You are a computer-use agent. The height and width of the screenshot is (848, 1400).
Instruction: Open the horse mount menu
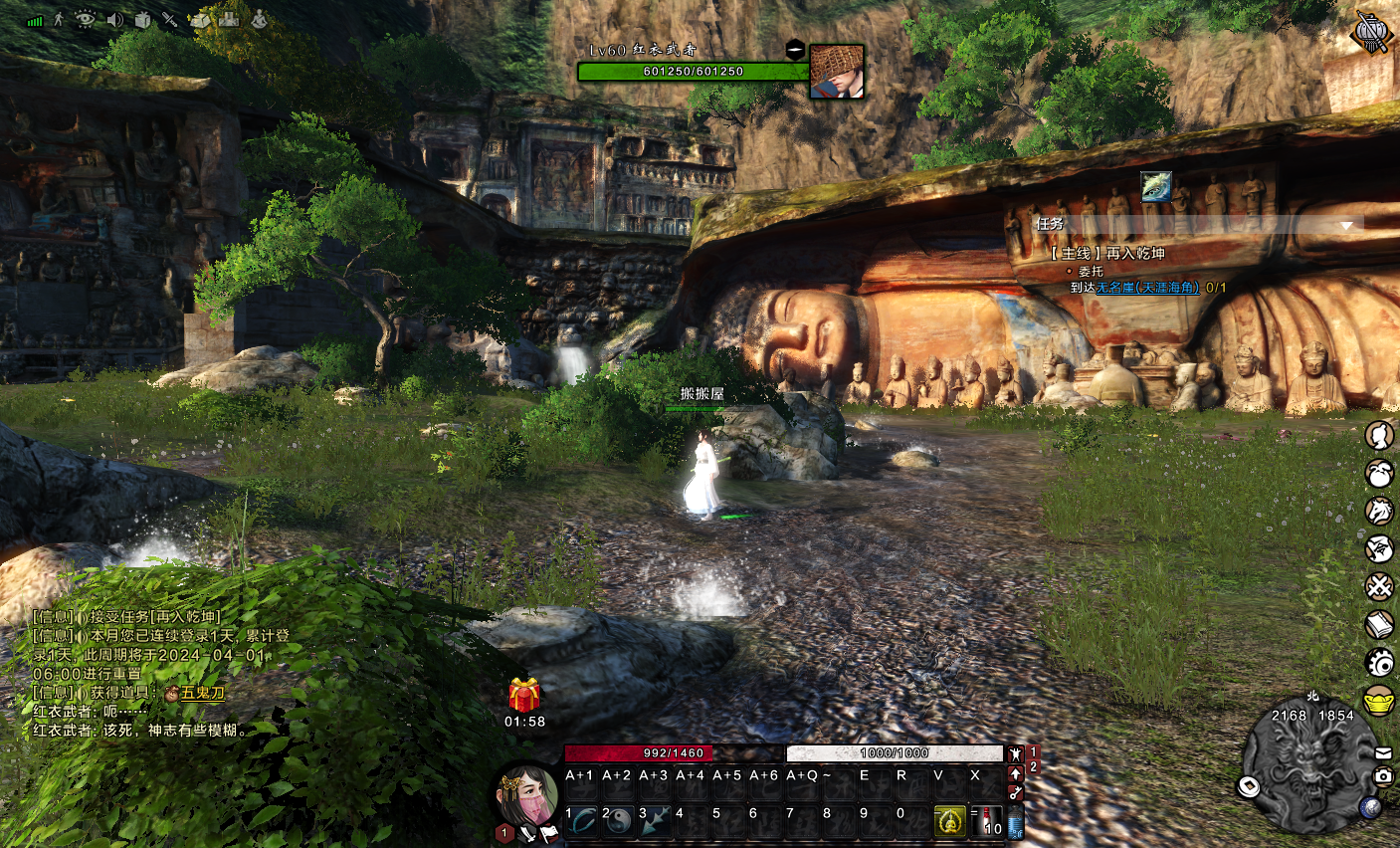pyautogui.click(x=1378, y=511)
